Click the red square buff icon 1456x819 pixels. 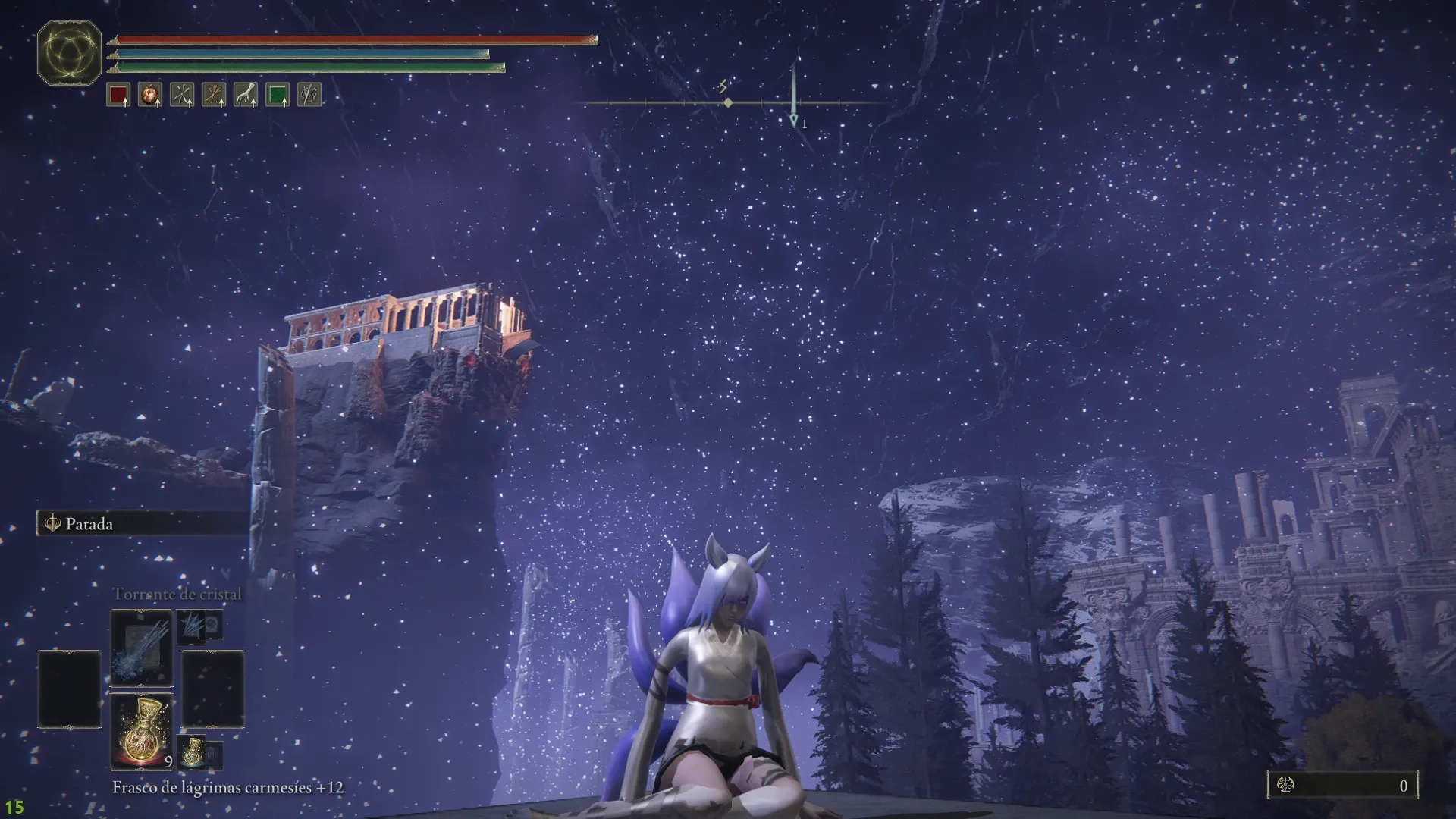(x=118, y=95)
